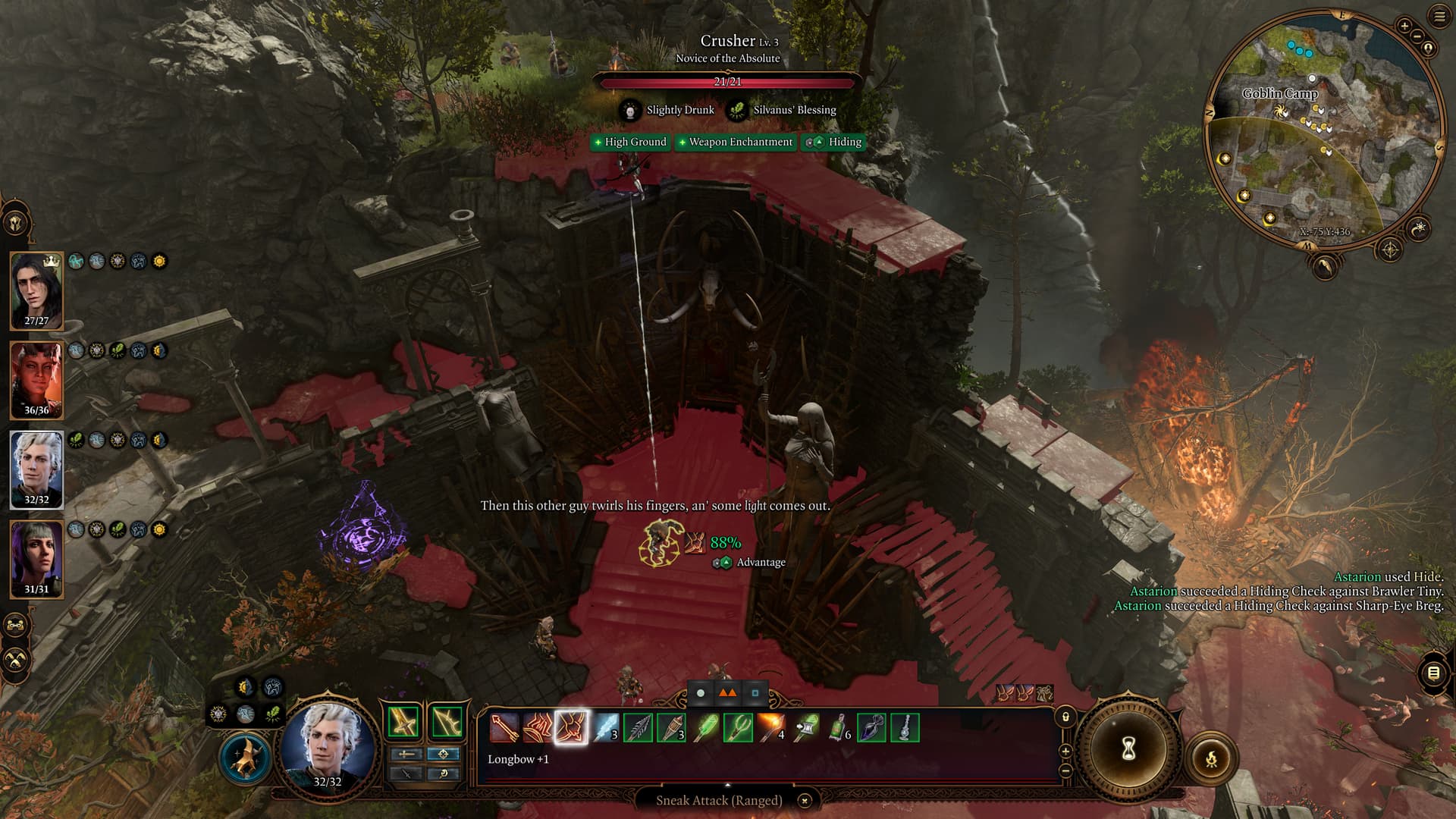Image resolution: width=1456 pixels, height=819 pixels.
Task: Toggle the hotbar lock icon
Action: click(1065, 717)
